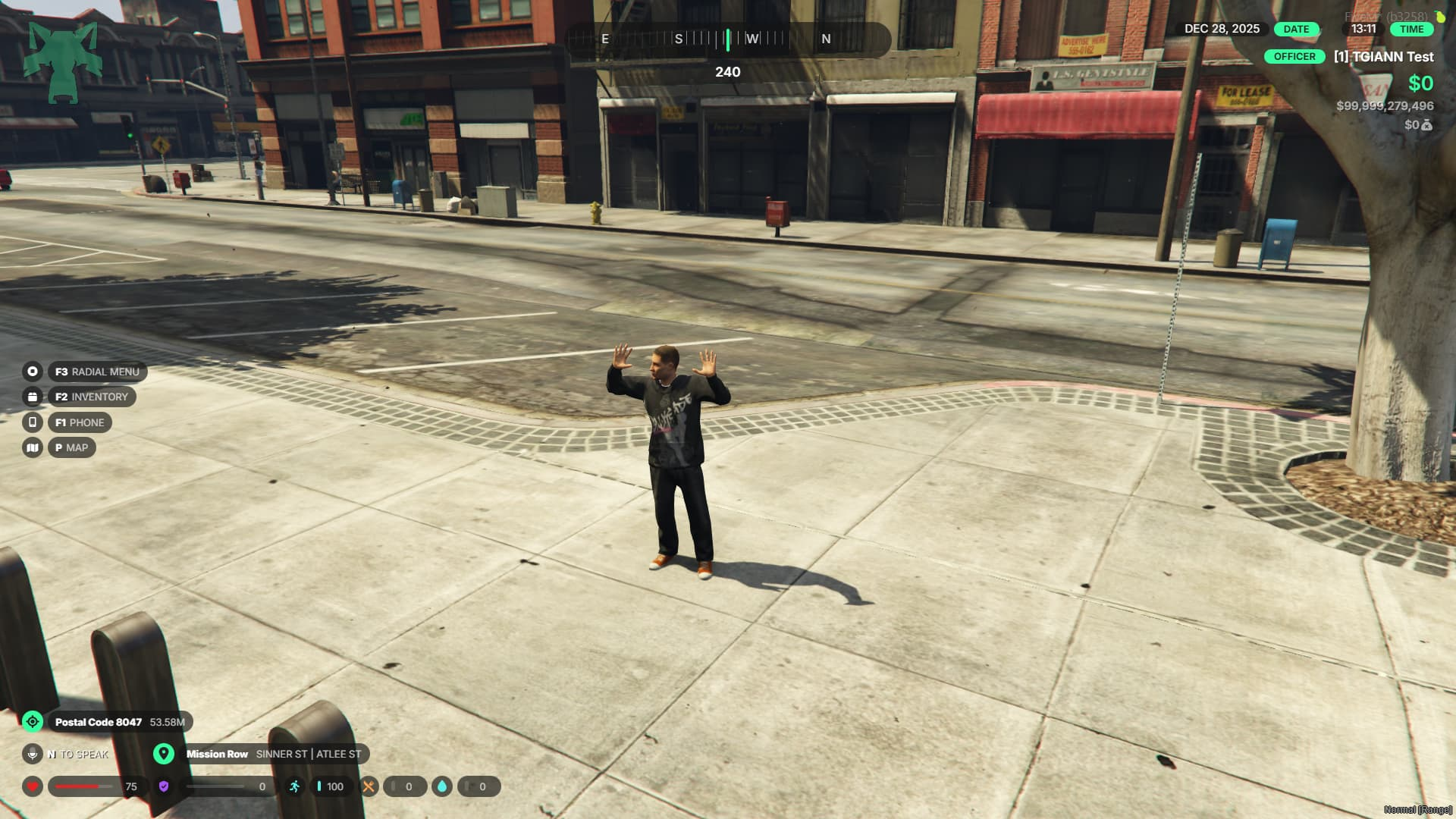Image resolution: width=1456 pixels, height=819 pixels.
Task: Show the map via its icon
Action: [x=33, y=447]
